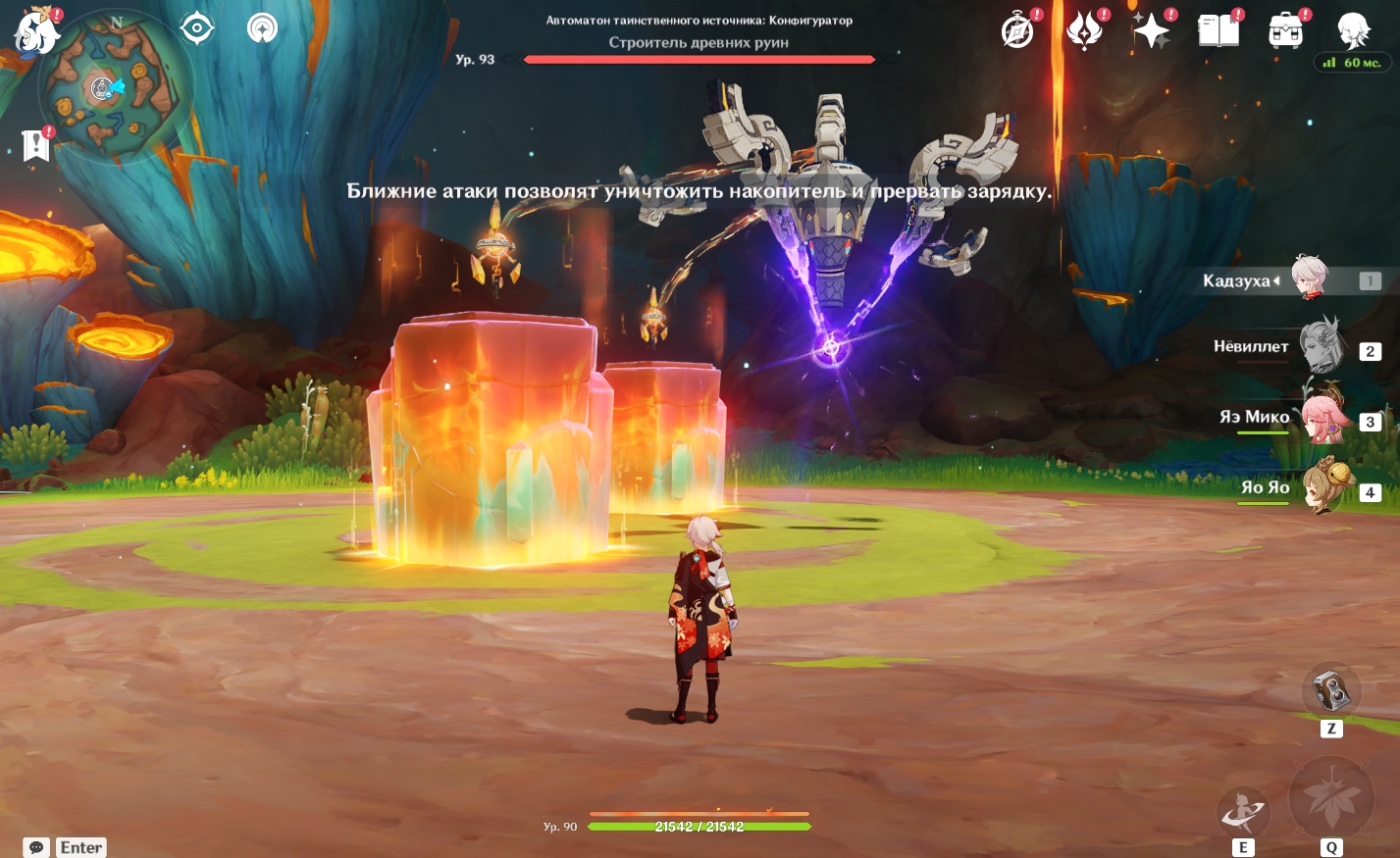Toggle the elemental sight eye icon
This screenshot has height=858, width=1400.
coord(197,28)
